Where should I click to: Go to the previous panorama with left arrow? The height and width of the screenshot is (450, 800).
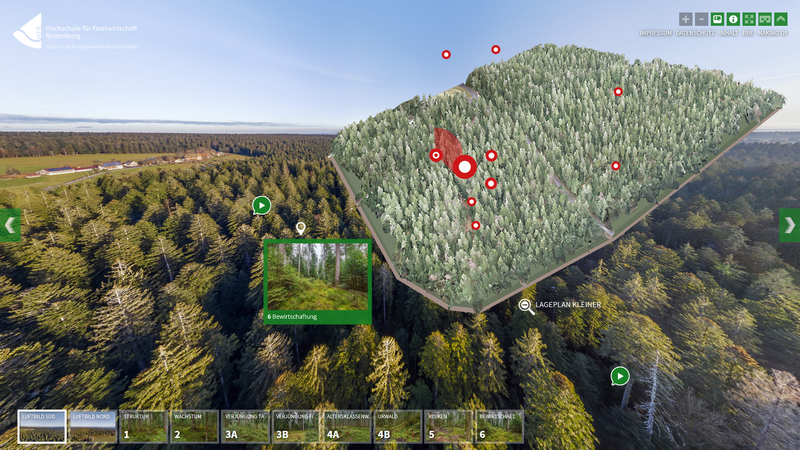tap(9, 225)
